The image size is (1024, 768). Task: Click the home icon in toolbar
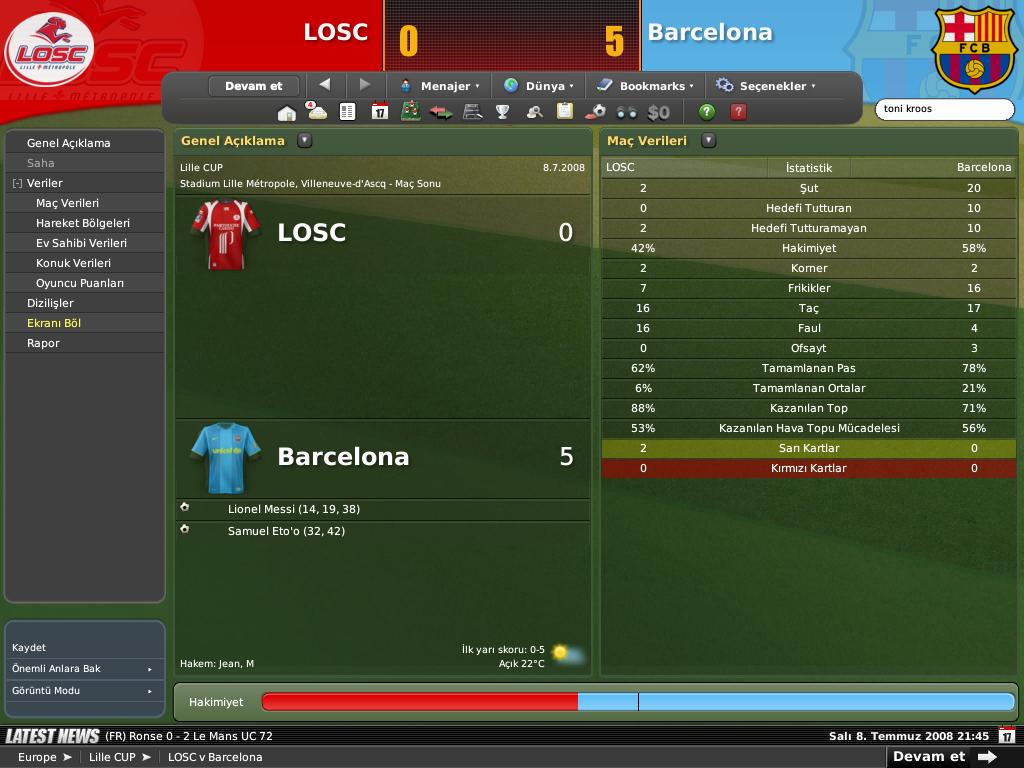click(x=287, y=112)
